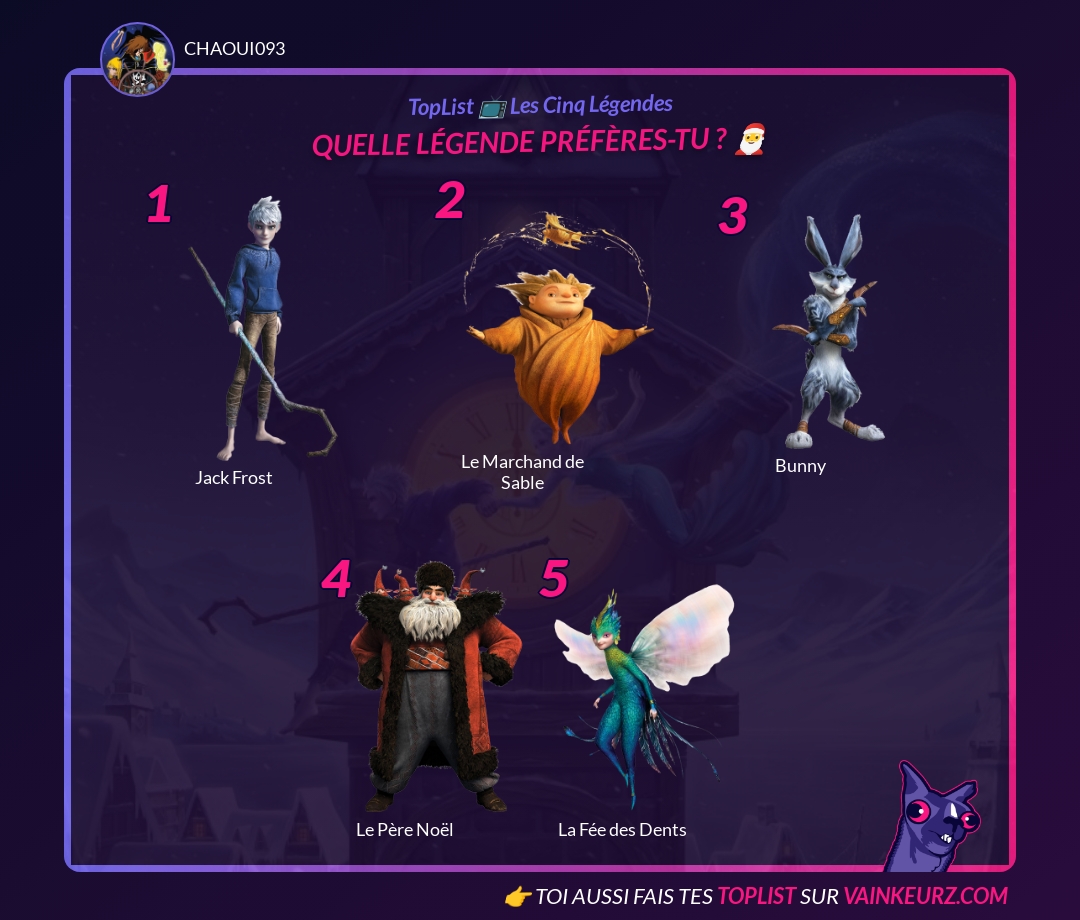Select Le Père Noël entry

point(435,690)
